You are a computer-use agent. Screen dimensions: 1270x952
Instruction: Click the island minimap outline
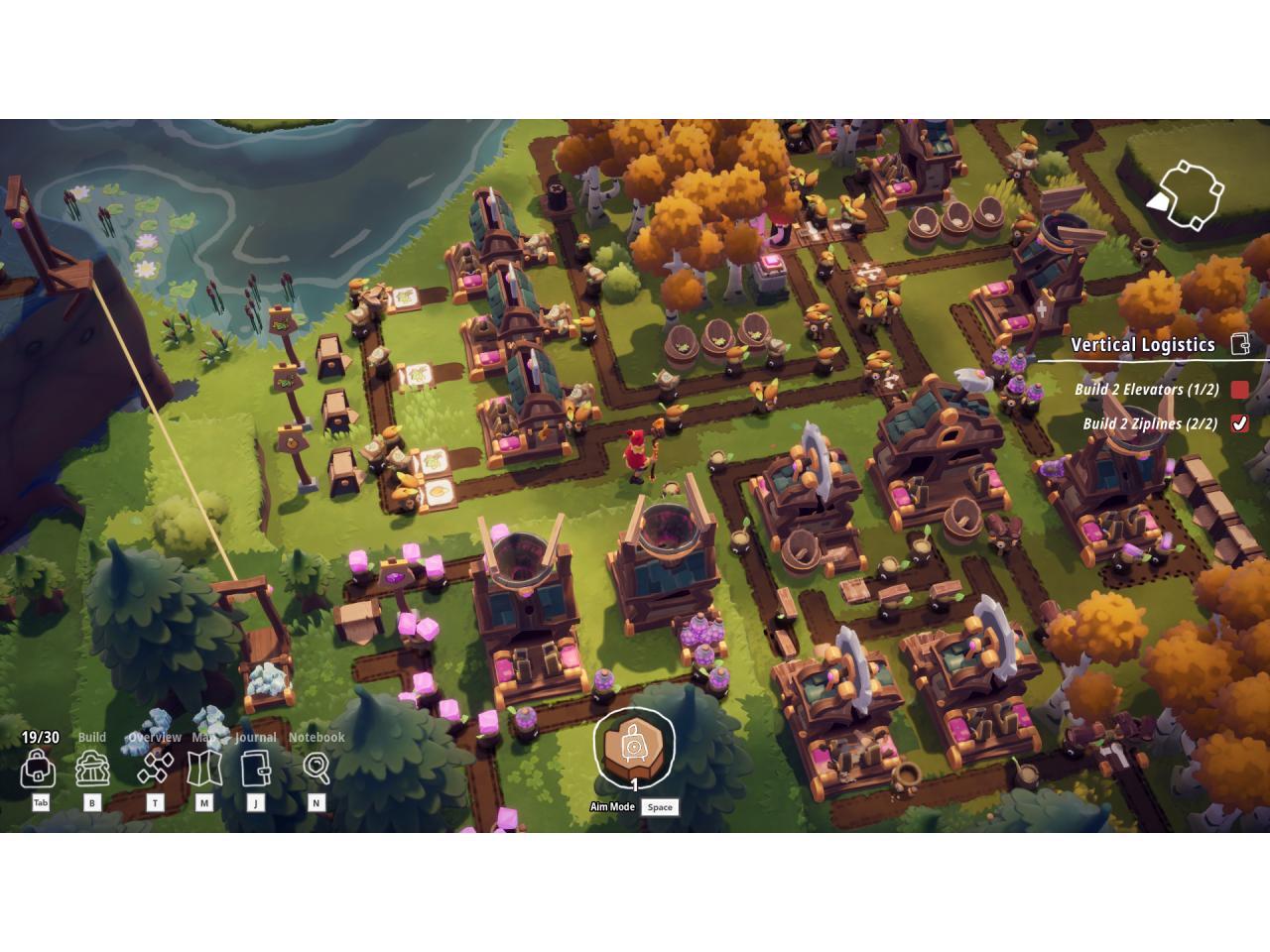(x=1188, y=193)
